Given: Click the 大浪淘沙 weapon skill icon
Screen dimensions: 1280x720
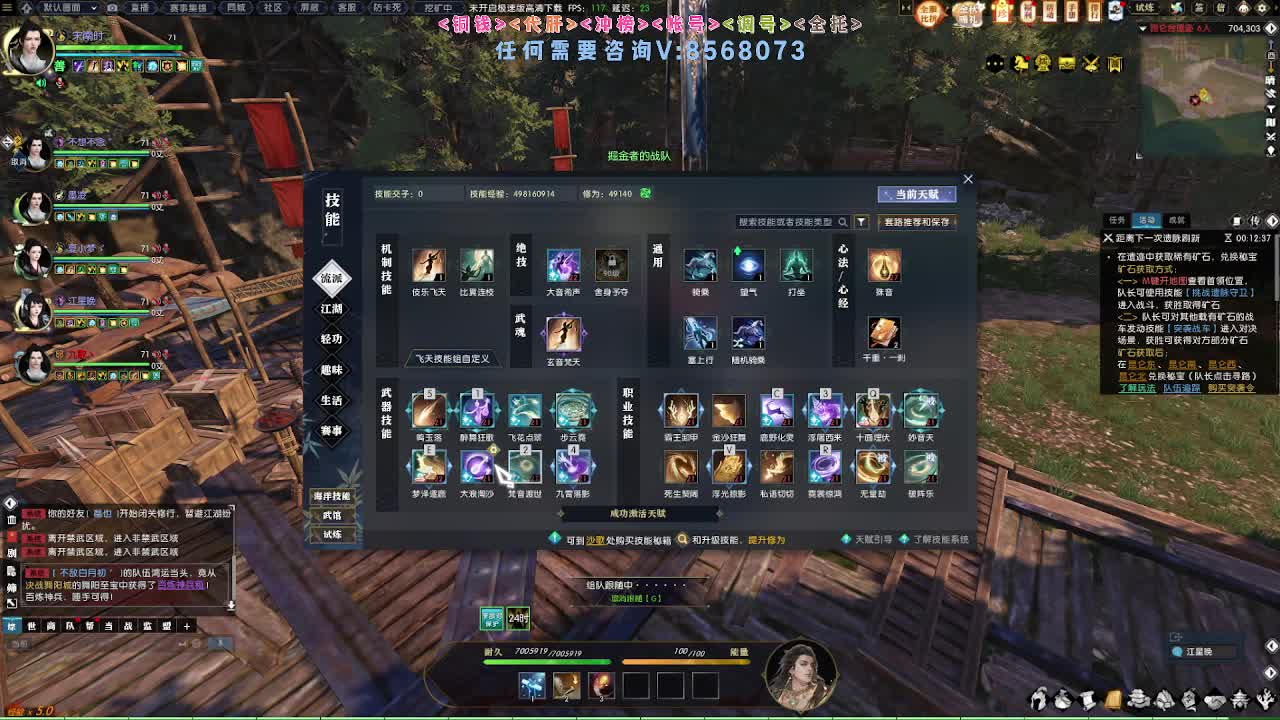Looking at the screenshot, I should 477,468.
